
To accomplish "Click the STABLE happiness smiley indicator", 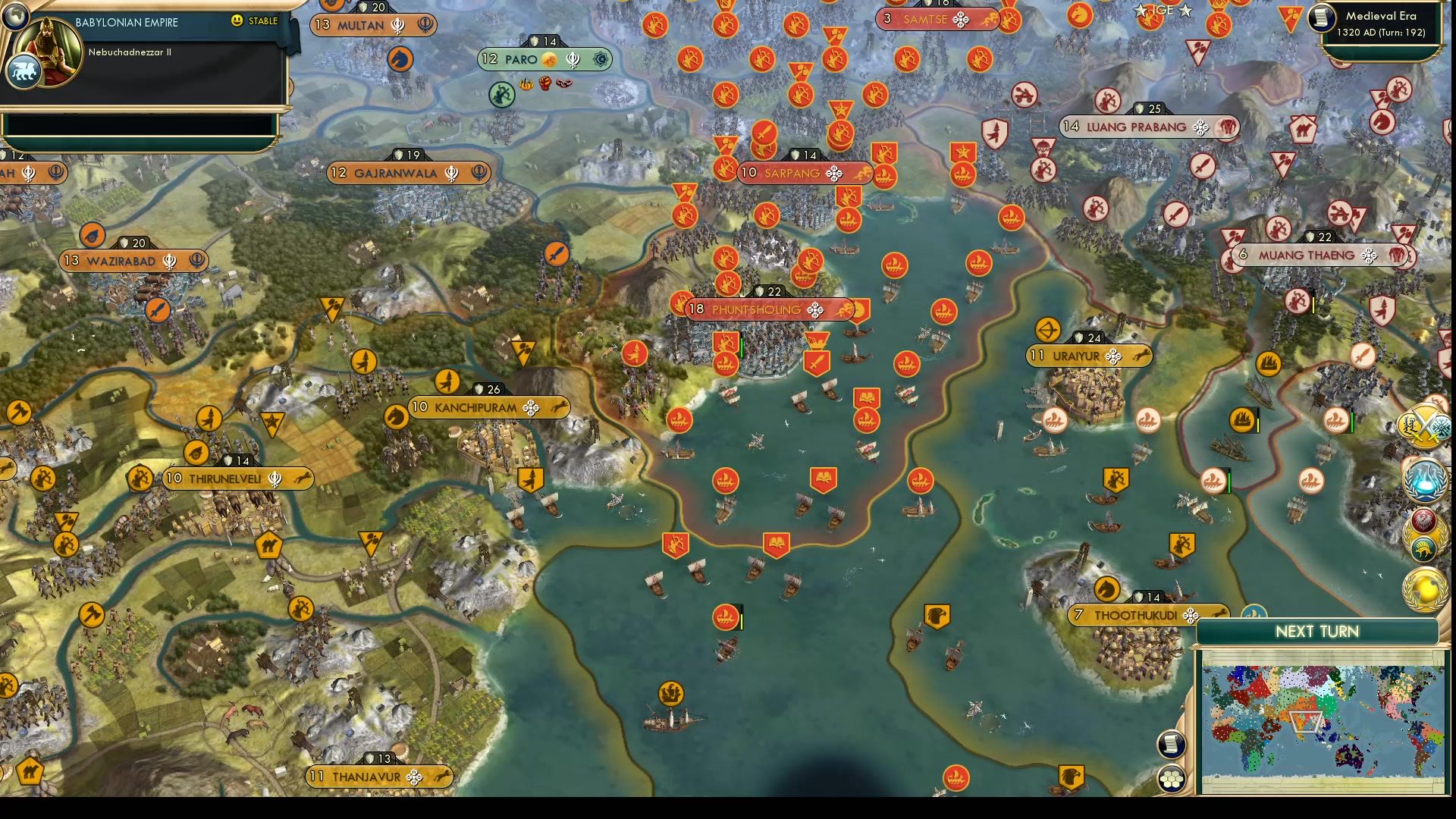I will [x=239, y=23].
